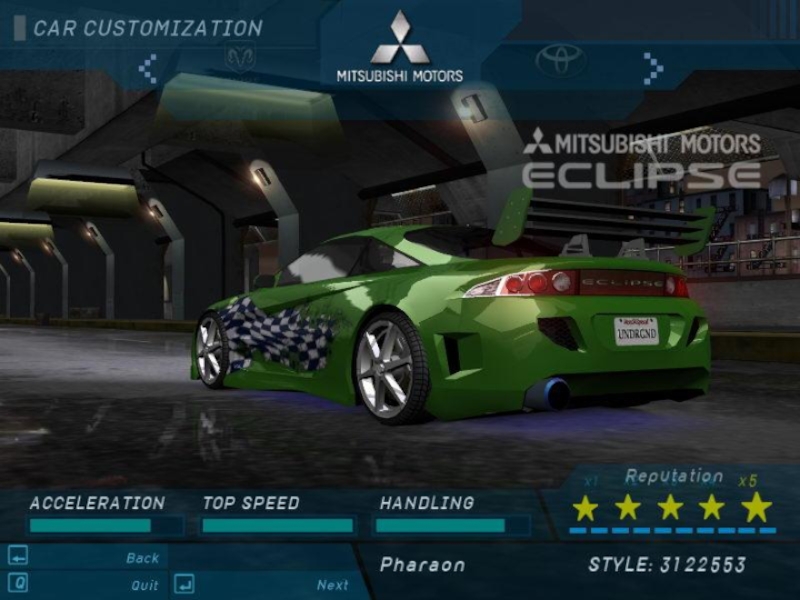Select the Mitsubishi Motors brand logo
The height and width of the screenshot is (600, 800).
point(400,48)
